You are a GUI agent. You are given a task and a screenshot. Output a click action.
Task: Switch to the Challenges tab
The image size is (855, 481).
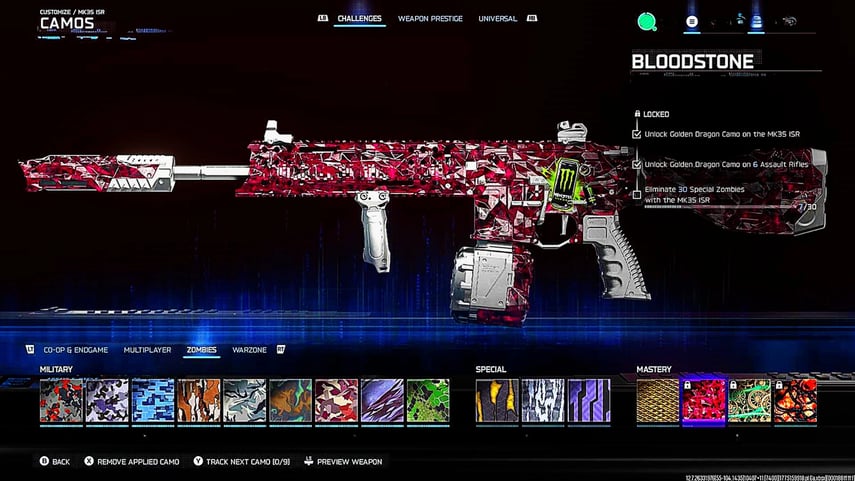pyautogui.click(x=359, y=18)
